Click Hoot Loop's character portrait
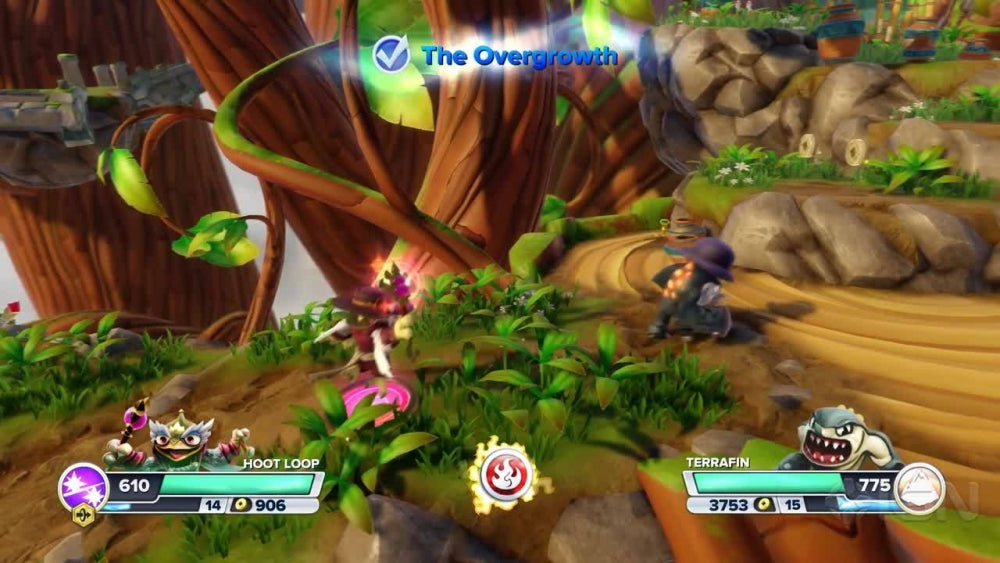Image resolution: width=1000 pixels, height=563 pixels. tap(185, 440)
